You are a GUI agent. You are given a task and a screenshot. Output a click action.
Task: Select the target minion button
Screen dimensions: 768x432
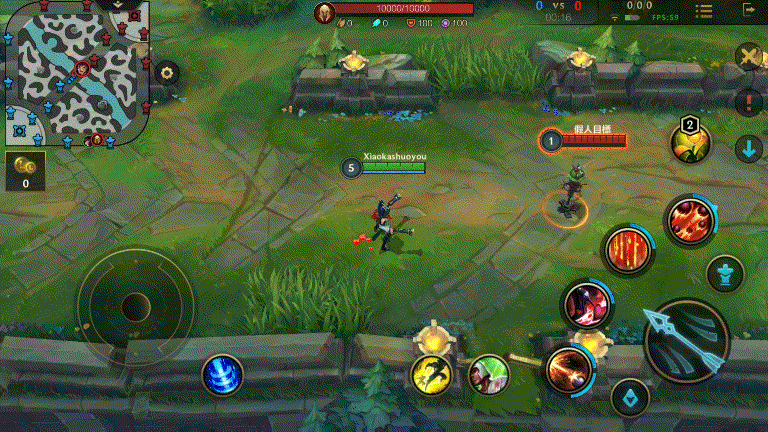point(630,398)
